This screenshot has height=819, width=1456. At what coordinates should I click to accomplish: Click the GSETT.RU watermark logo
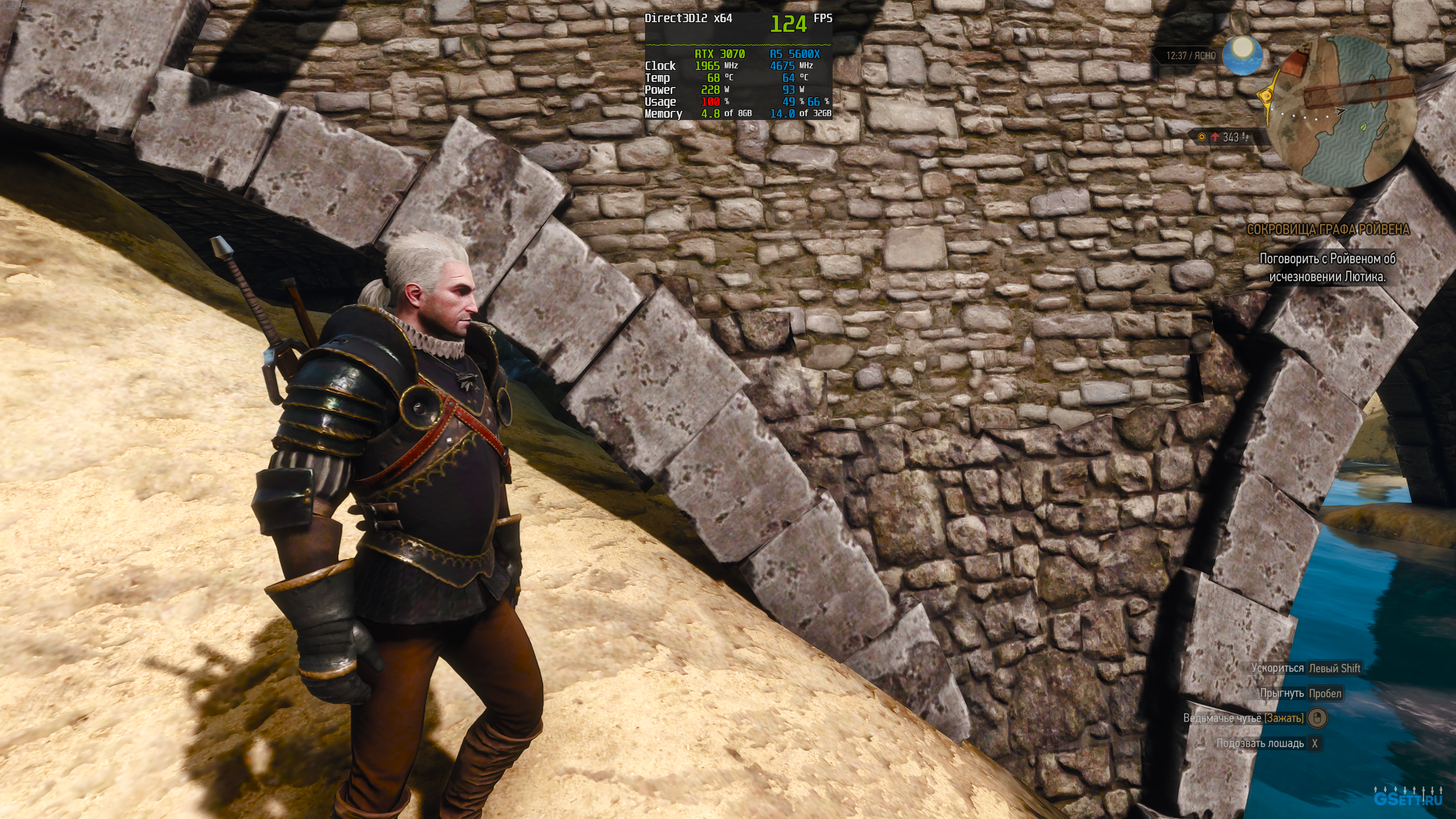1408,799
